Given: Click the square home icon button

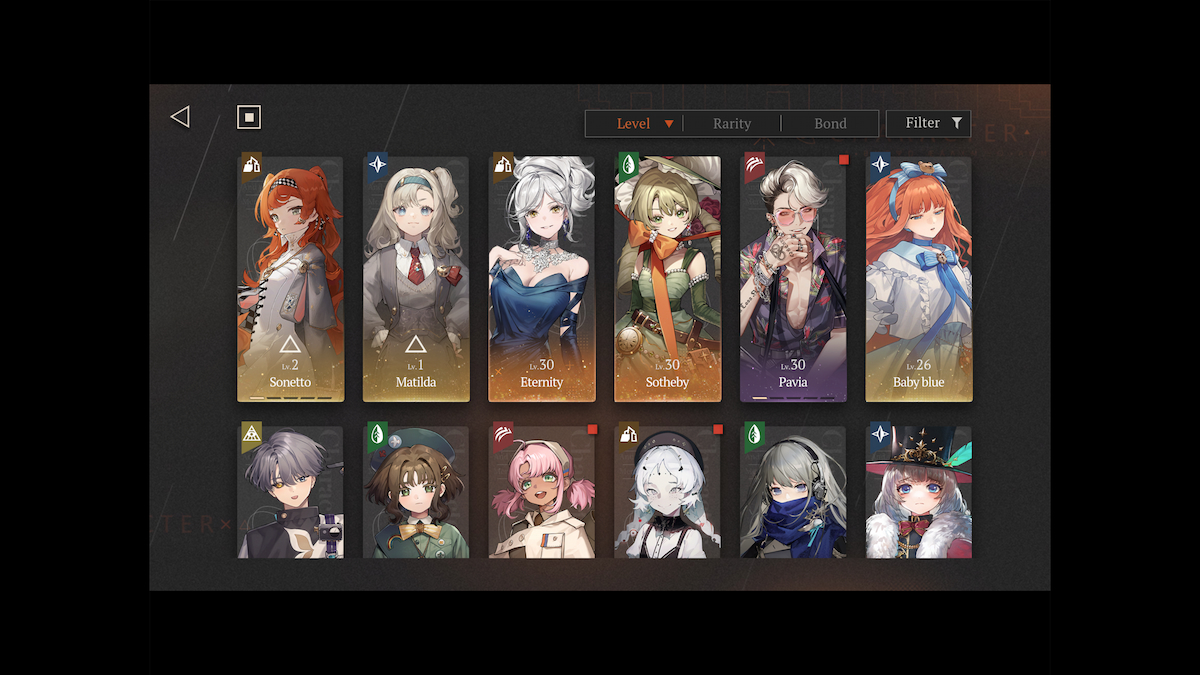Looking at the screenshot, I should [248, 117].
